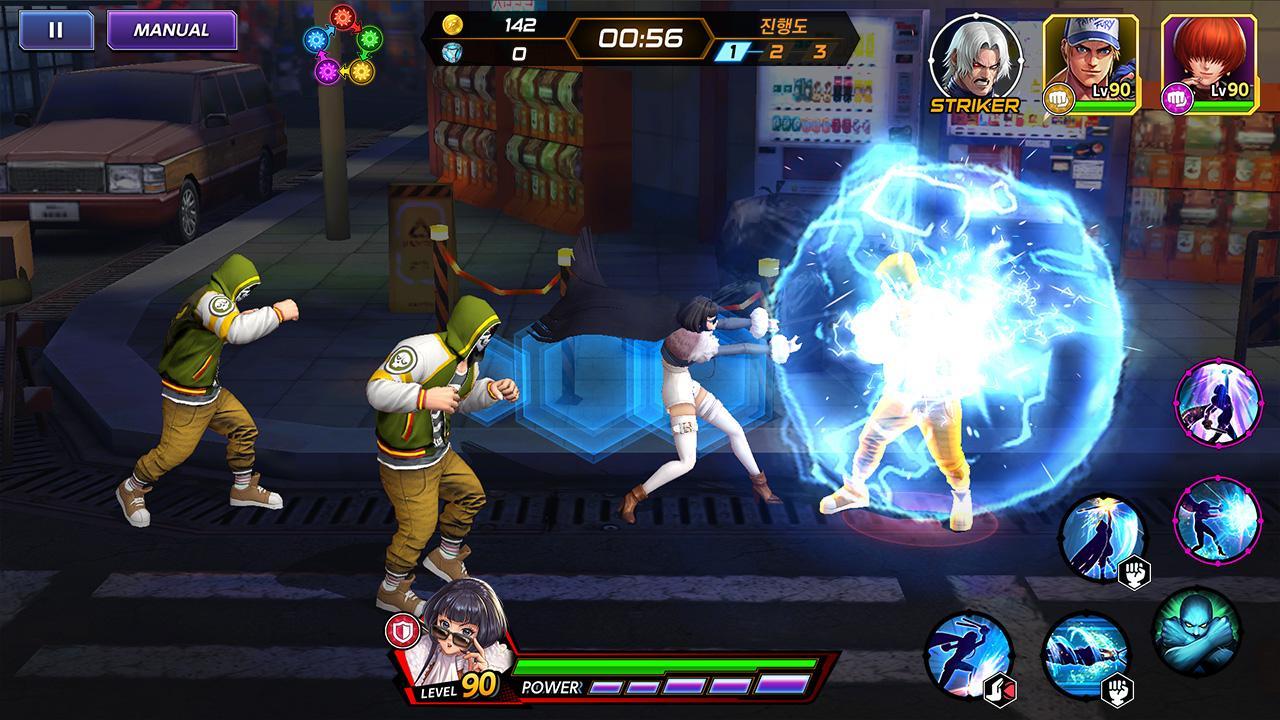Use the blue ice wave skill
This screenshot has height=720, width=1280.
pyautogui.click(x=1085, y=655)
